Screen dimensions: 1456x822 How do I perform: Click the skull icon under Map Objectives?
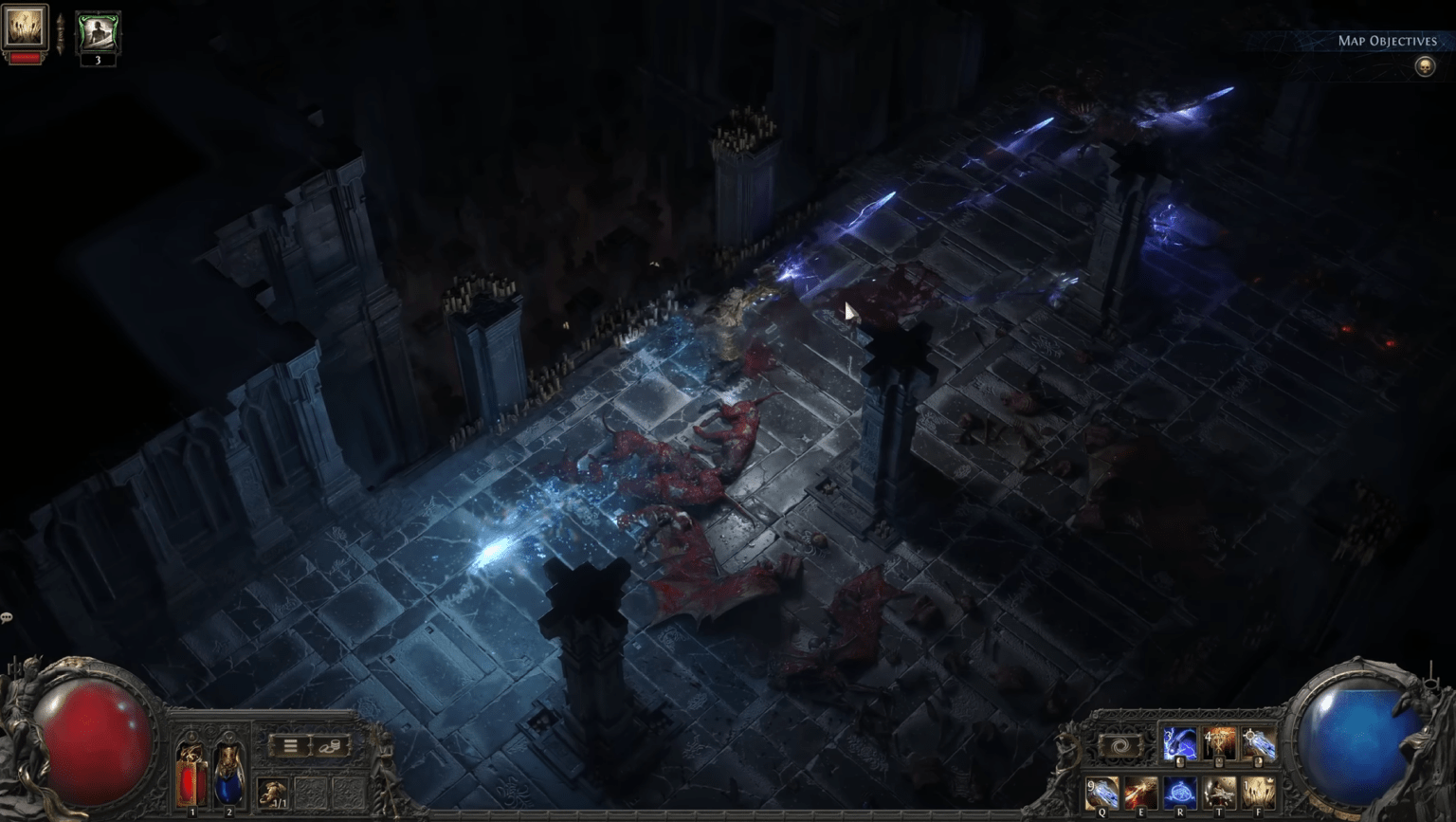[1426, 66]
